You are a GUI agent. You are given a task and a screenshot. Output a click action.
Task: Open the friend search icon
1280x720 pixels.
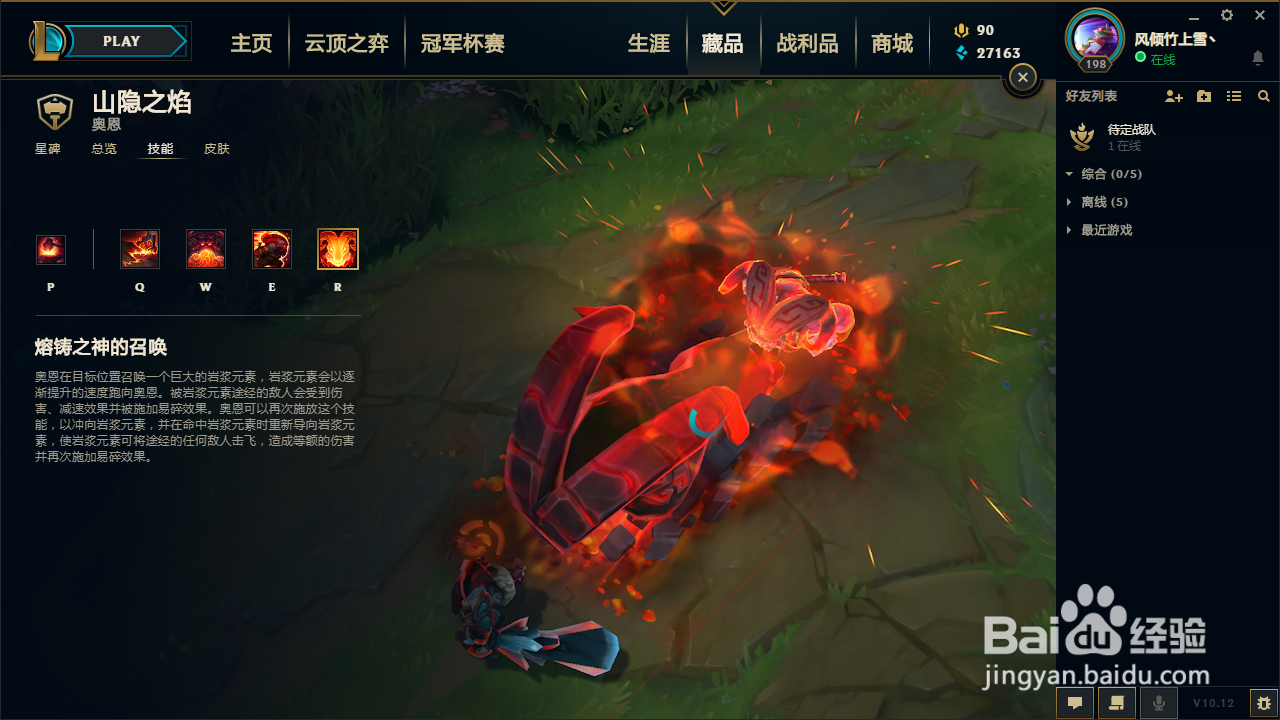pyautogui.click(x=1263, y=96)
